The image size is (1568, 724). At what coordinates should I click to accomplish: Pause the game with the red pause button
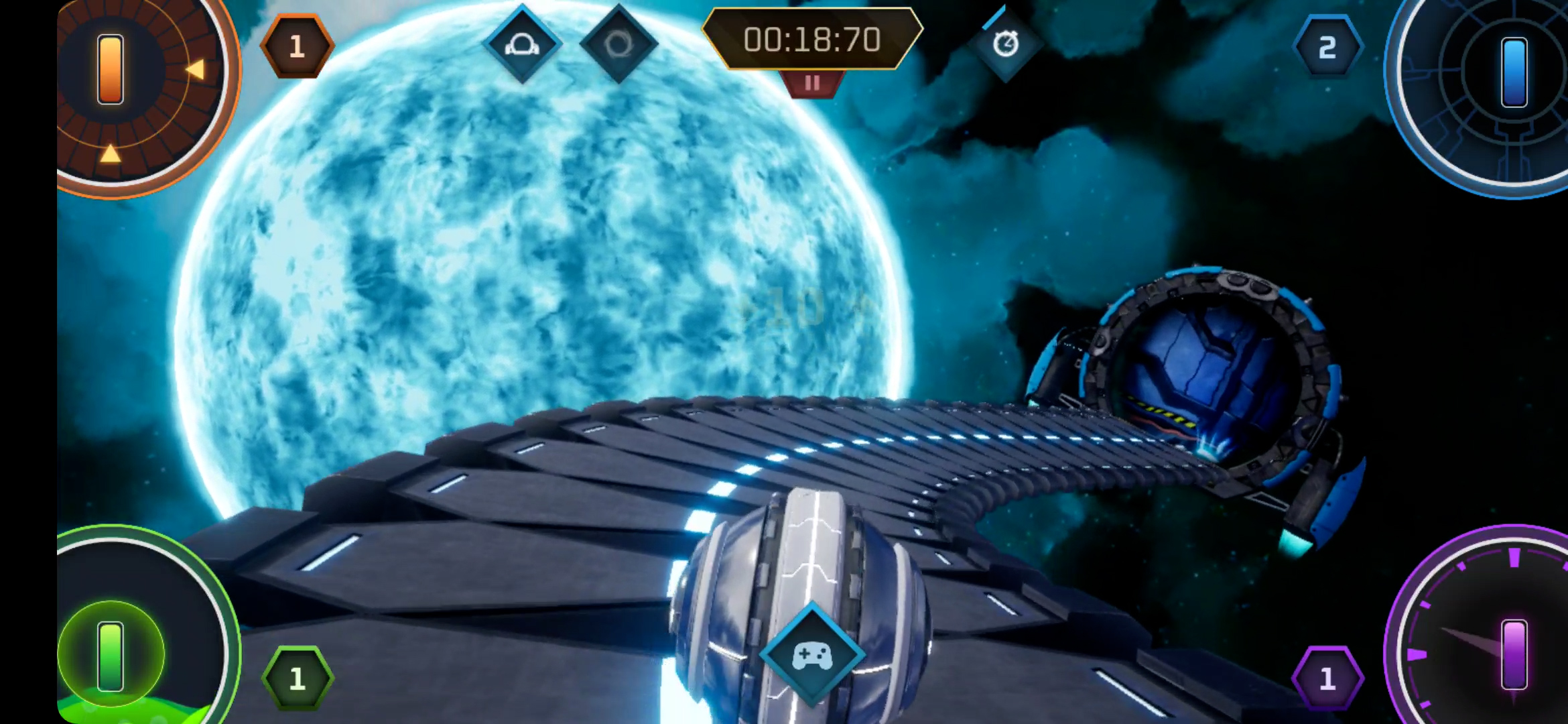coord(812,84)
